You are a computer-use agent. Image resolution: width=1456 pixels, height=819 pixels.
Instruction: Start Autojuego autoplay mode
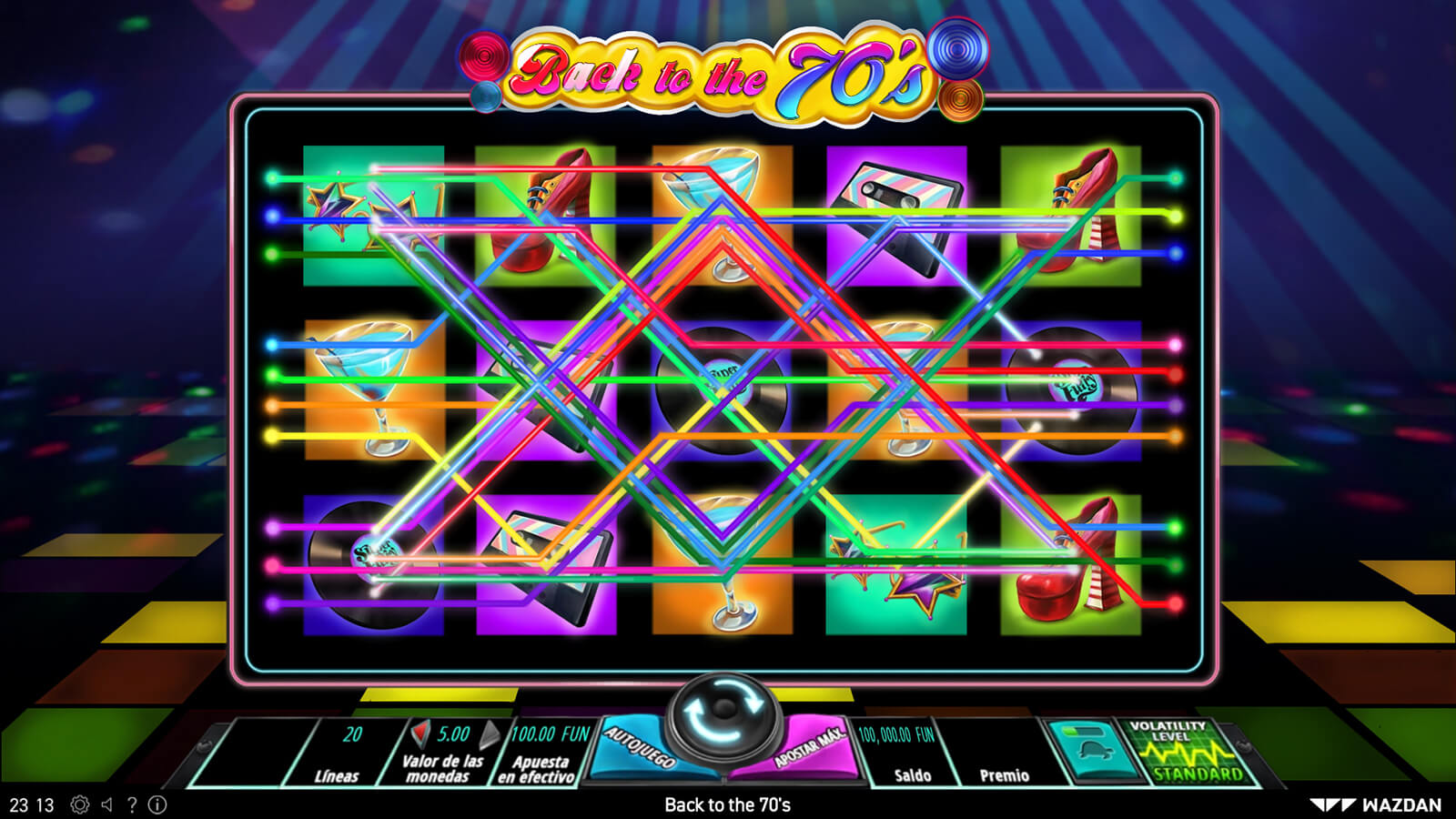640,750
